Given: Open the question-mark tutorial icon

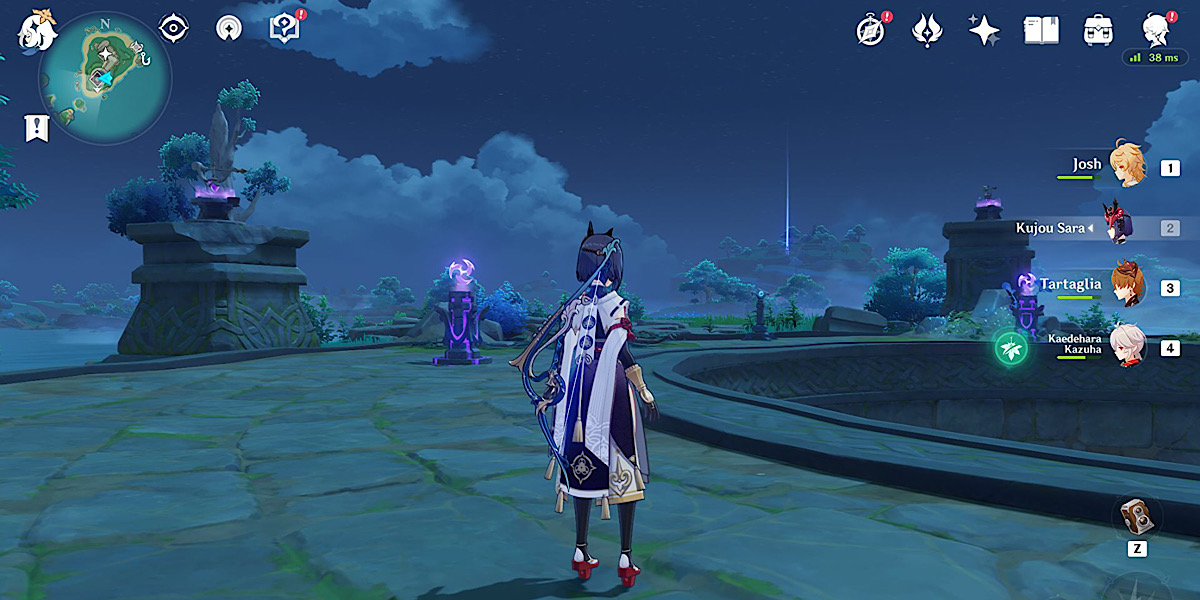Looking at the screenshot, I should [x=284, y=29].
